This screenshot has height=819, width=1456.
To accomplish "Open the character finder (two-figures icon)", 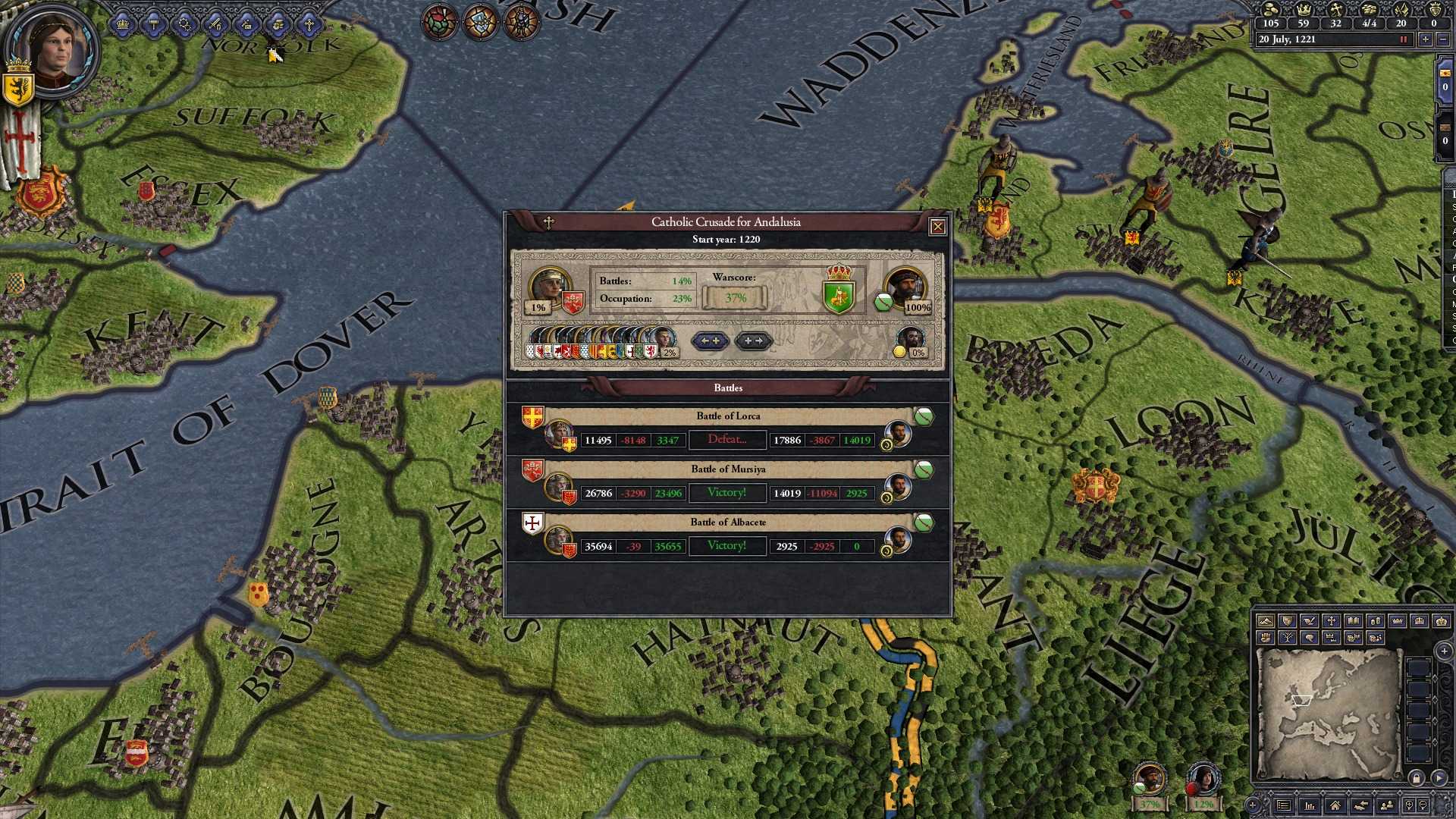I will pos(1387,805).
